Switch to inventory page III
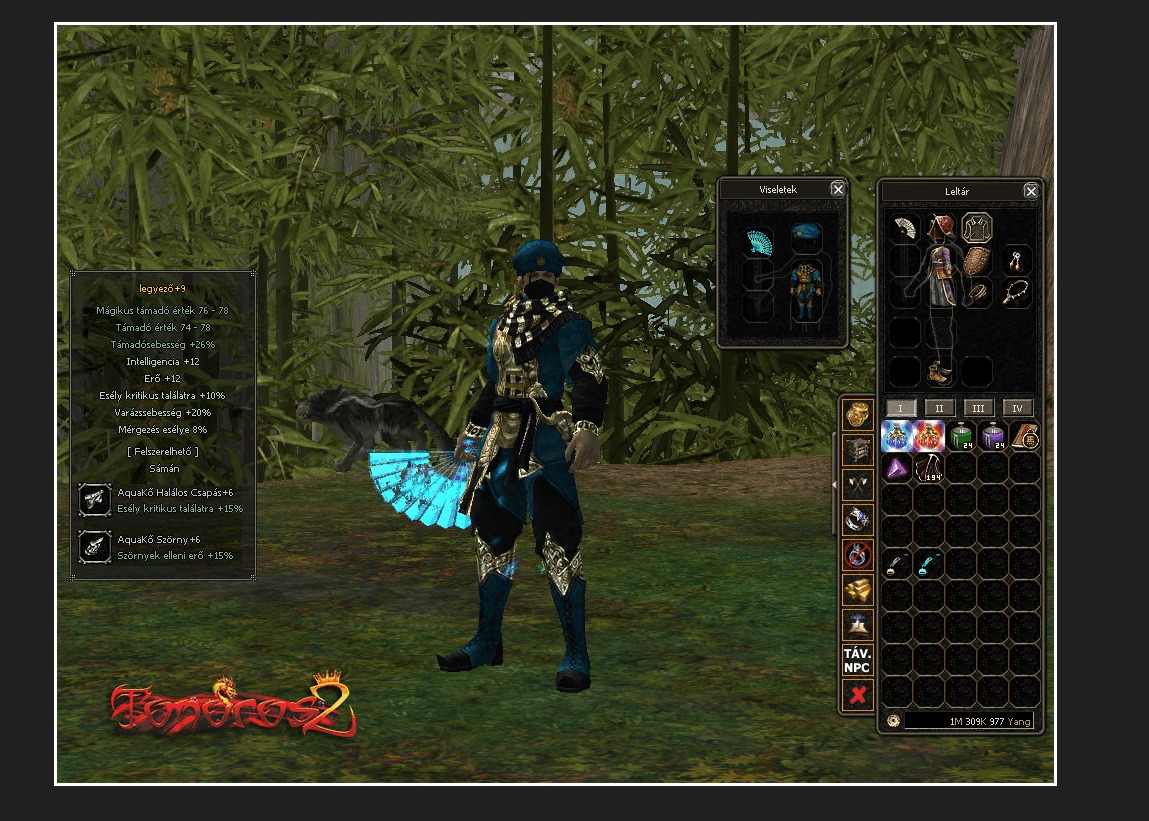Screen dimensions: 1149x821 978,408
